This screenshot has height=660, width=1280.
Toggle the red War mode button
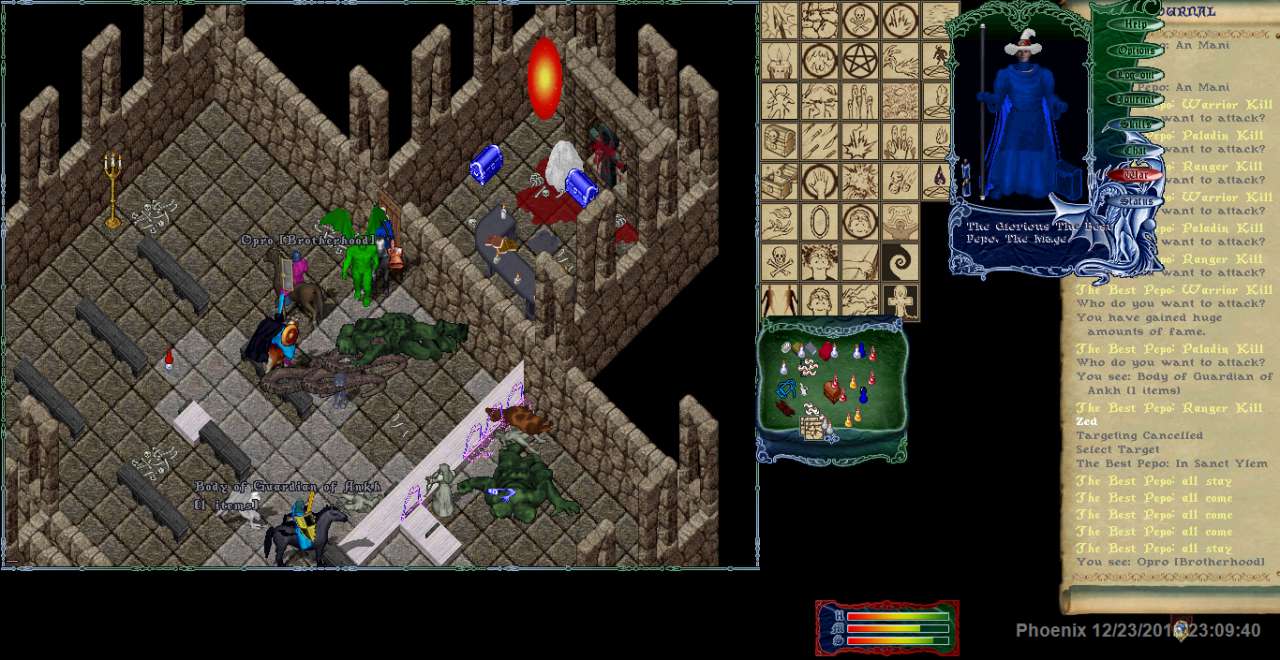1136,175
